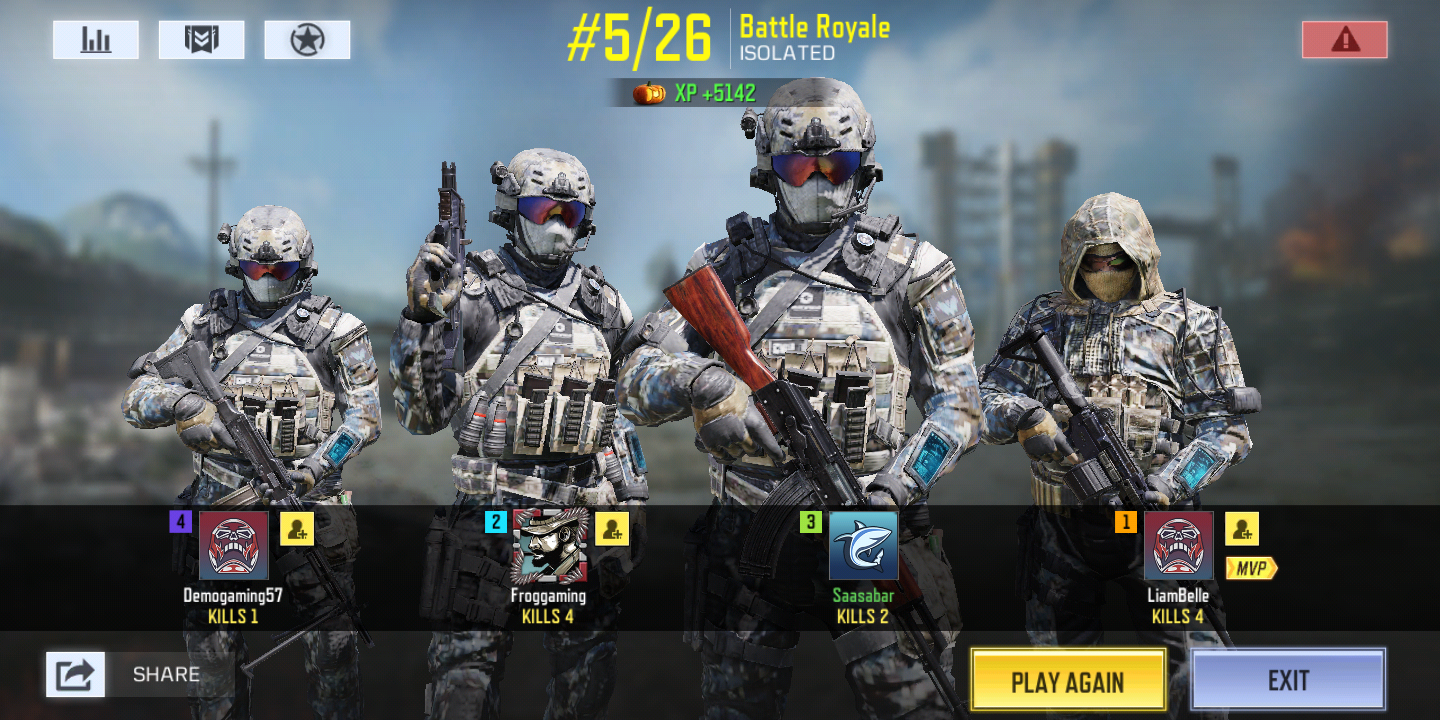View LiamBelle's player avatar
This screenshot has height=720, width=1440.
(1179, 546)
